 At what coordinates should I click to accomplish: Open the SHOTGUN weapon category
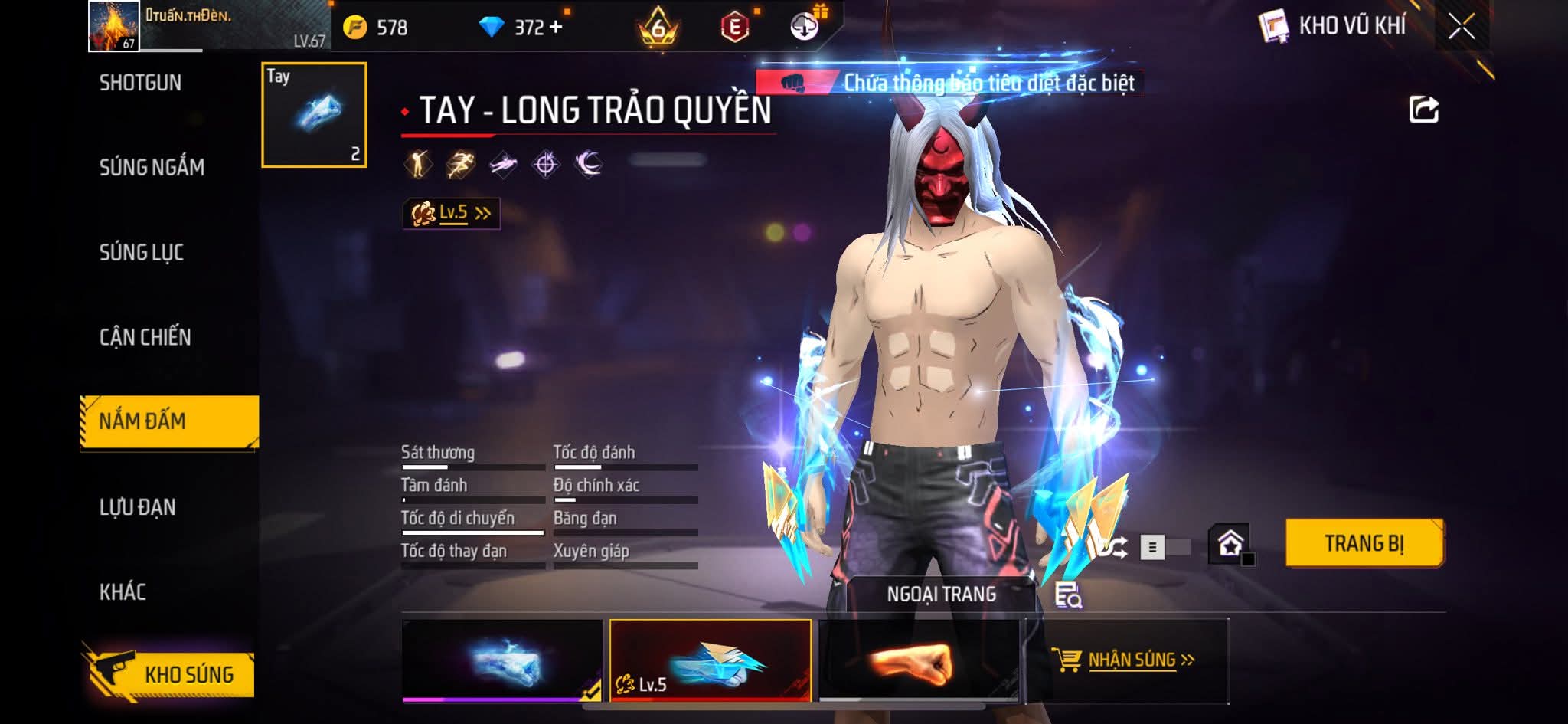(140, 83)
